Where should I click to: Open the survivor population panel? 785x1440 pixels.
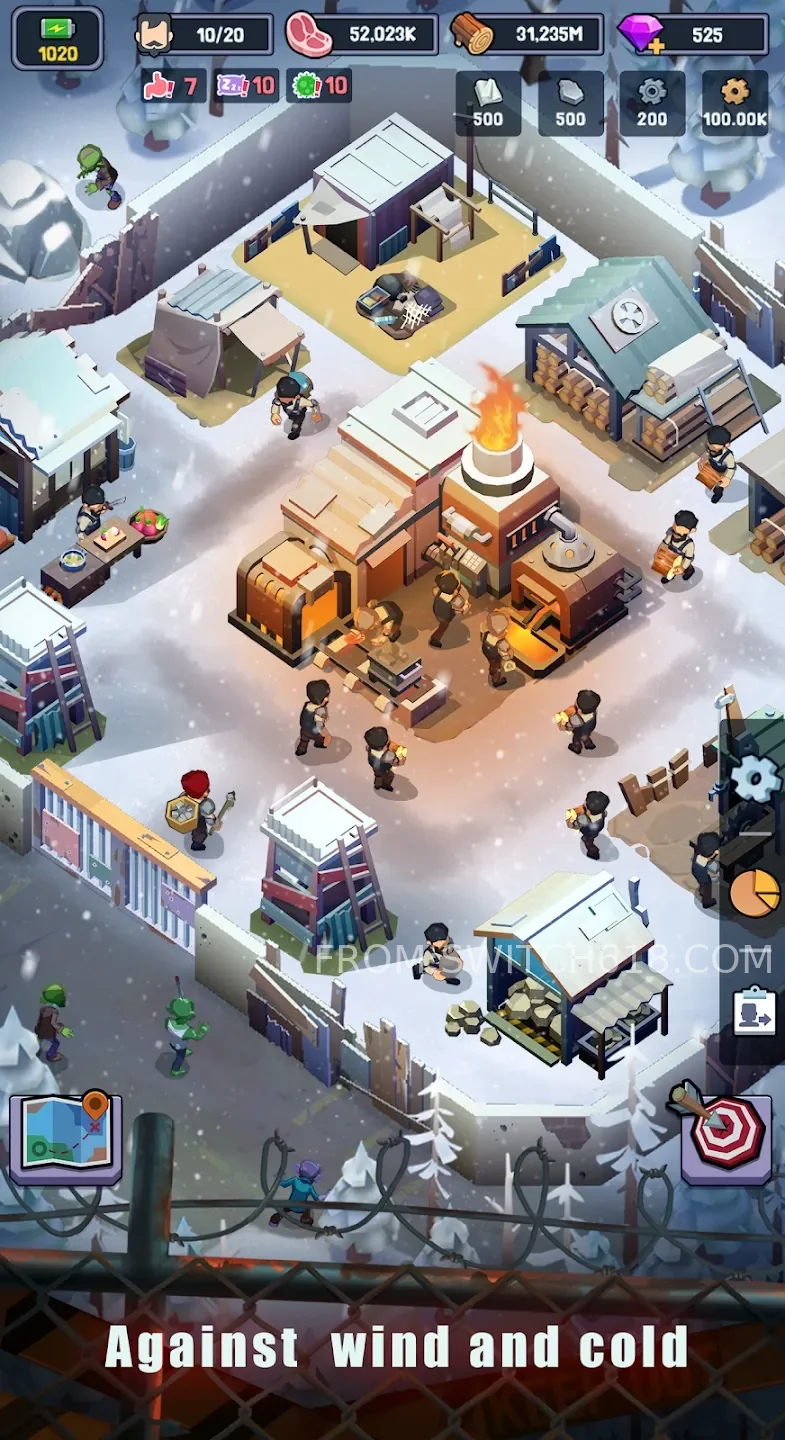point(205,35)
